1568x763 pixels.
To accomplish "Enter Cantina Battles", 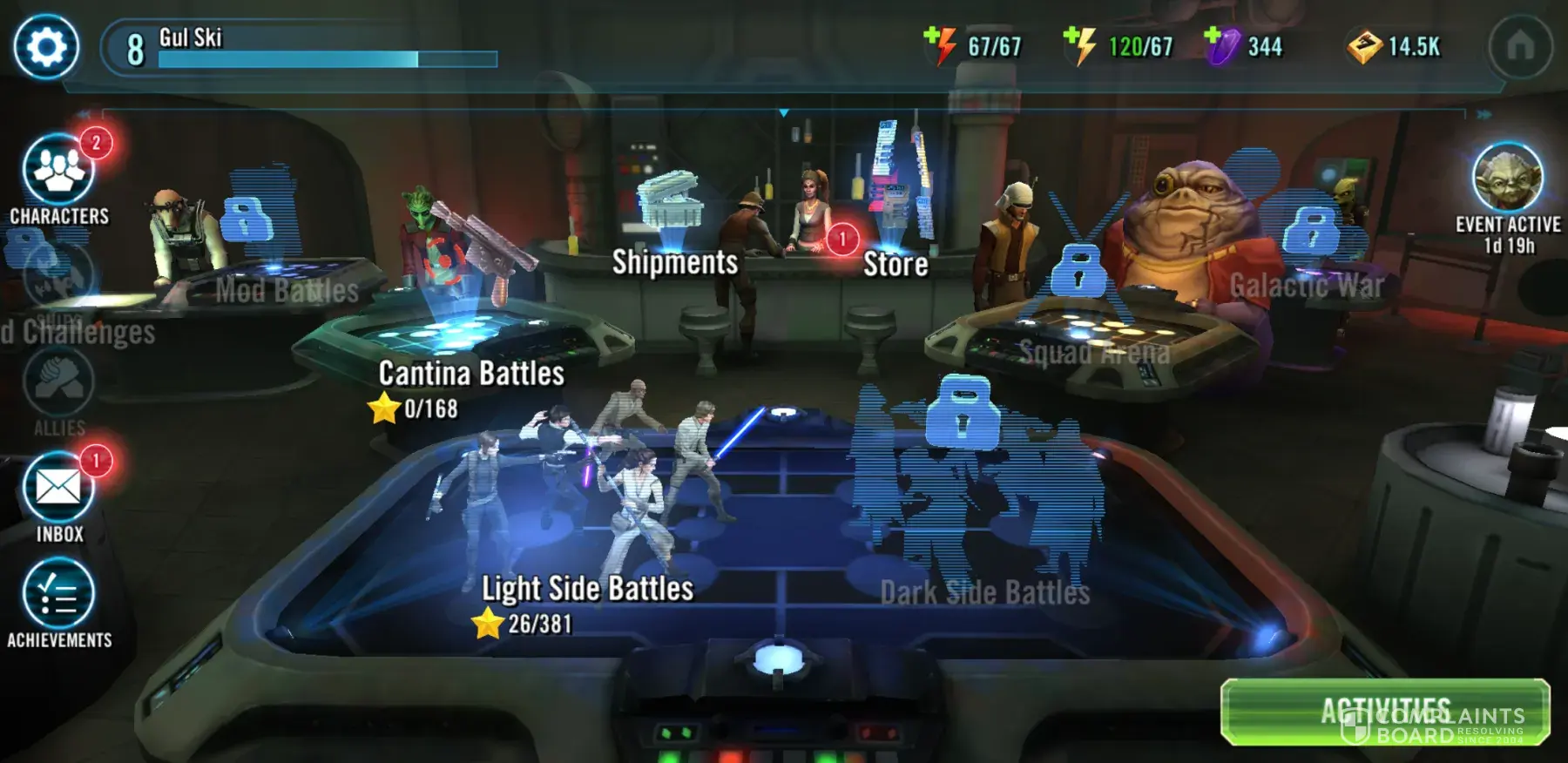I will click(x=470, y=374).
